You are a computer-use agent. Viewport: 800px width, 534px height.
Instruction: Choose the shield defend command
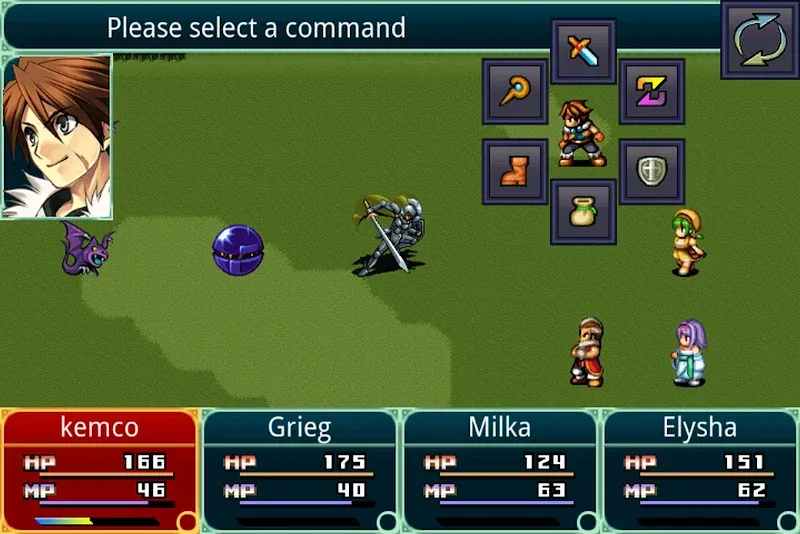[x=652, y=171]
